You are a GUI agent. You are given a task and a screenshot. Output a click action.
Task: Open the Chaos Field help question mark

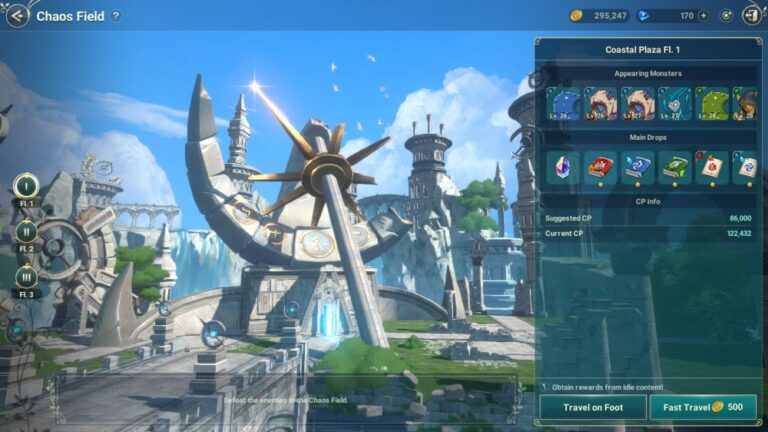(x=116, y=16)
